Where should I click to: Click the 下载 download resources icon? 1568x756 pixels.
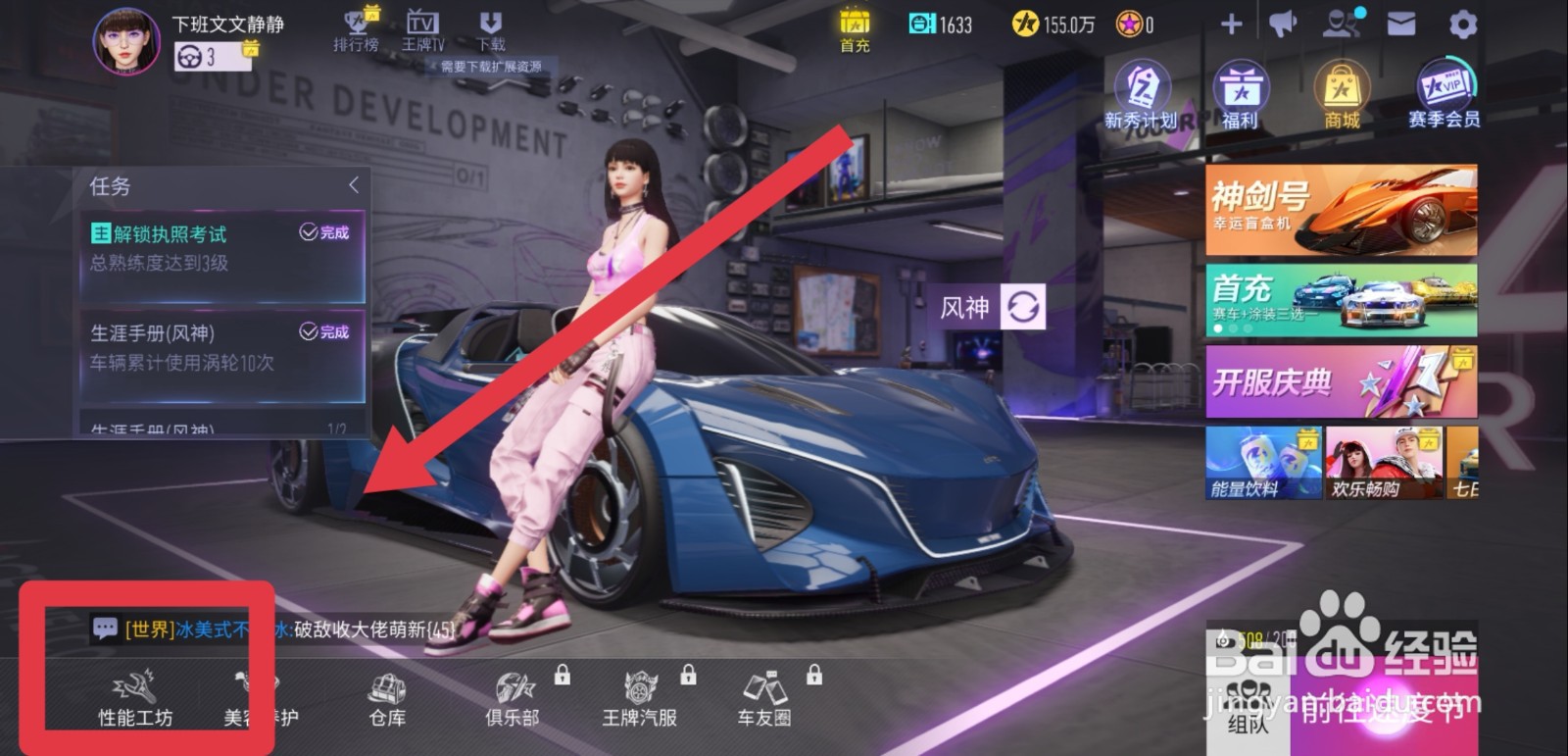(x=491, y=25)
